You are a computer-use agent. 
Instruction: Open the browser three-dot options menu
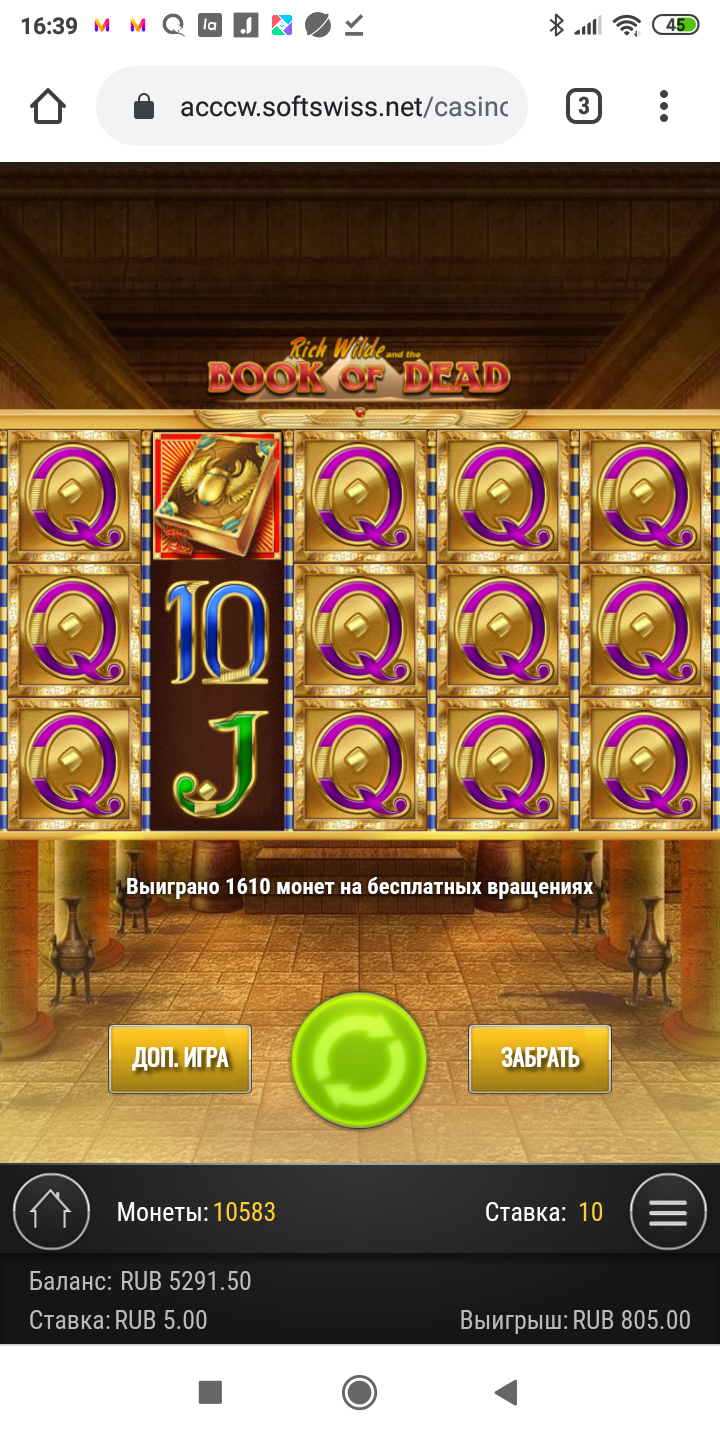point(664,106)
